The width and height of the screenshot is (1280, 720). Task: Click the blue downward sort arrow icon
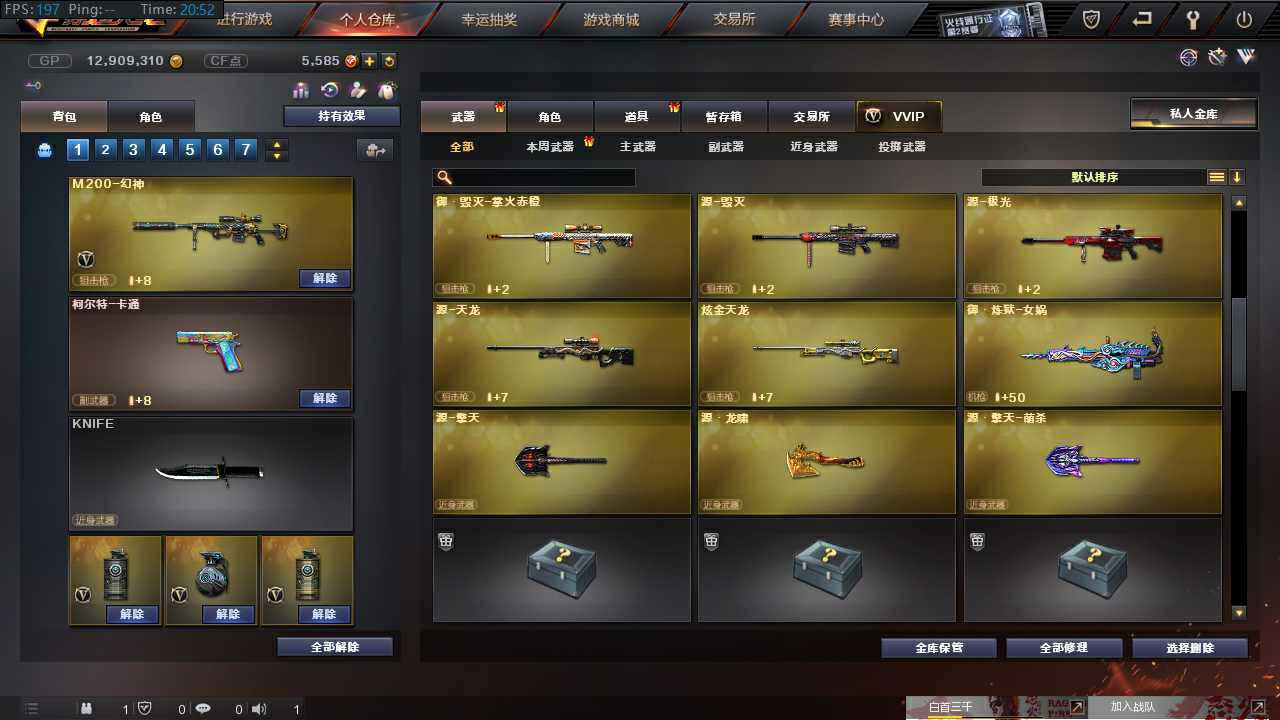pos(1238,177)
